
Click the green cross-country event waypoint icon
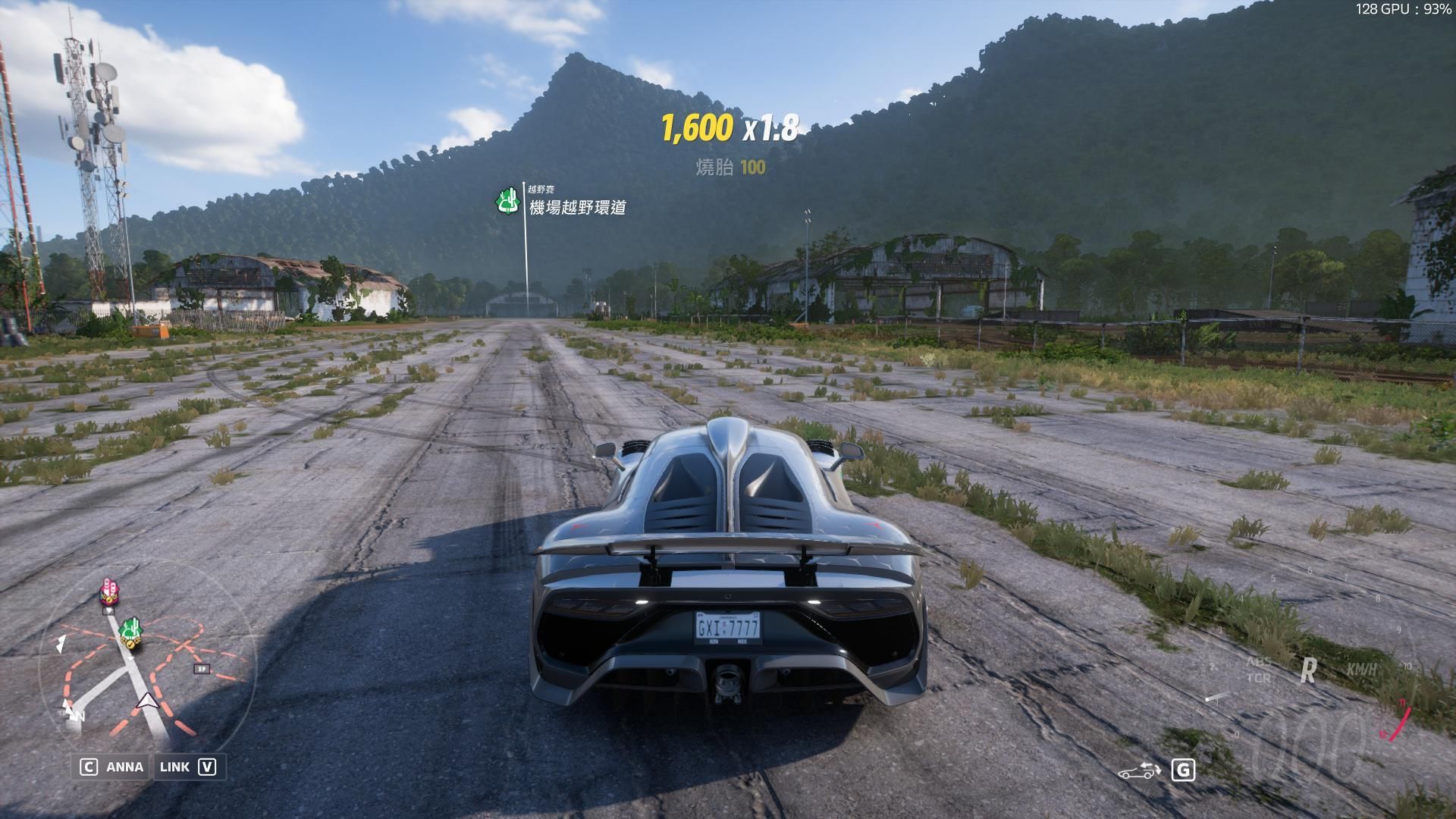click(507, 202)
